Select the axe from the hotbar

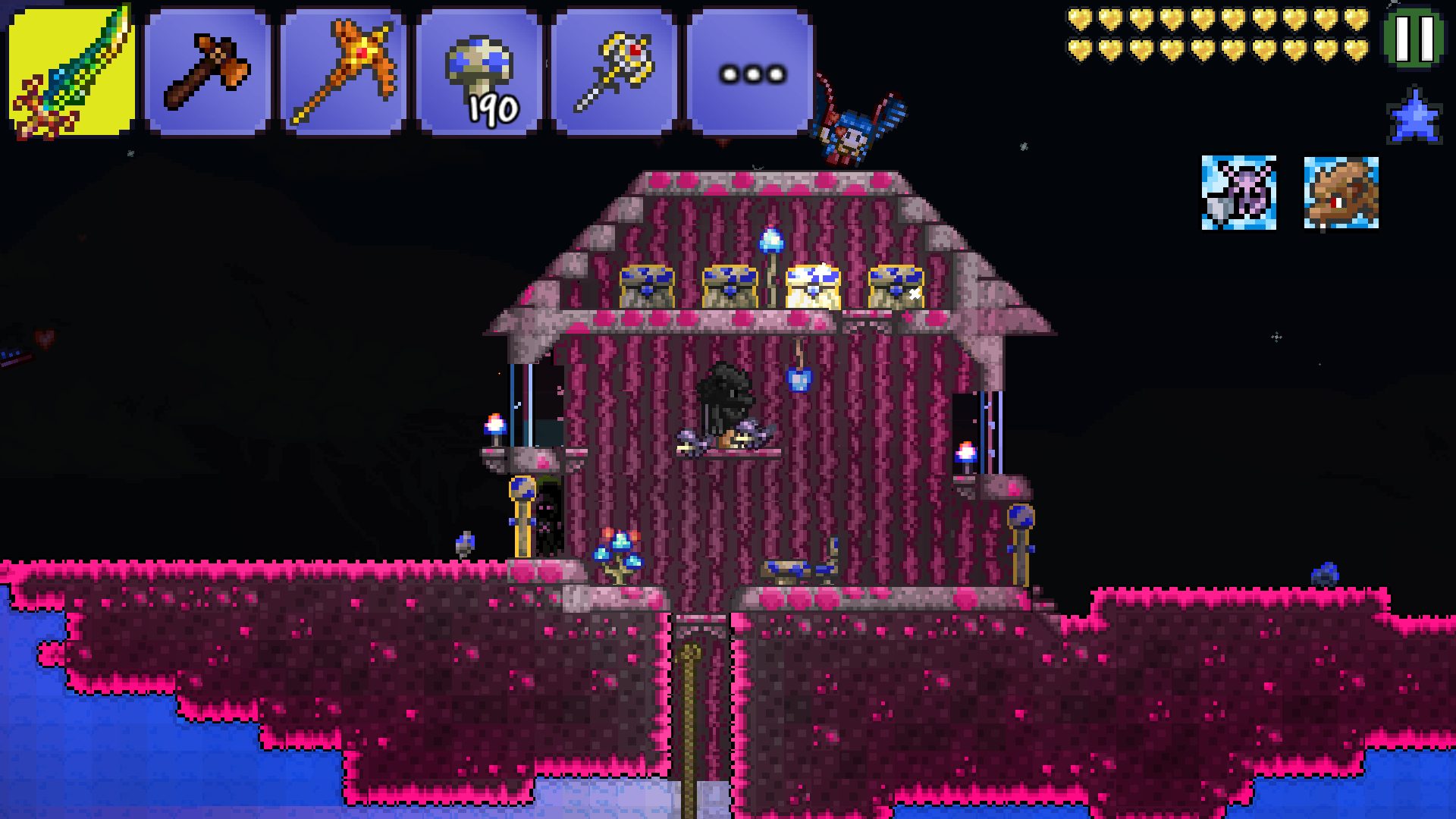(x=209, y=67)
